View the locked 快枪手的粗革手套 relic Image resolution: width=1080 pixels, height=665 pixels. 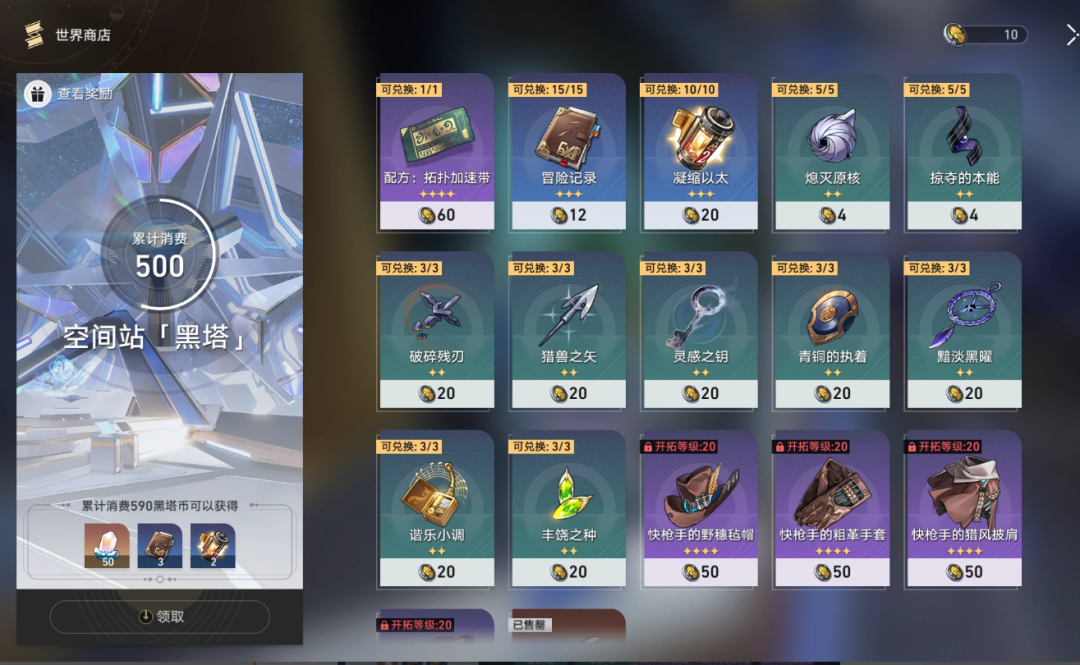click(x=832, y=507)
